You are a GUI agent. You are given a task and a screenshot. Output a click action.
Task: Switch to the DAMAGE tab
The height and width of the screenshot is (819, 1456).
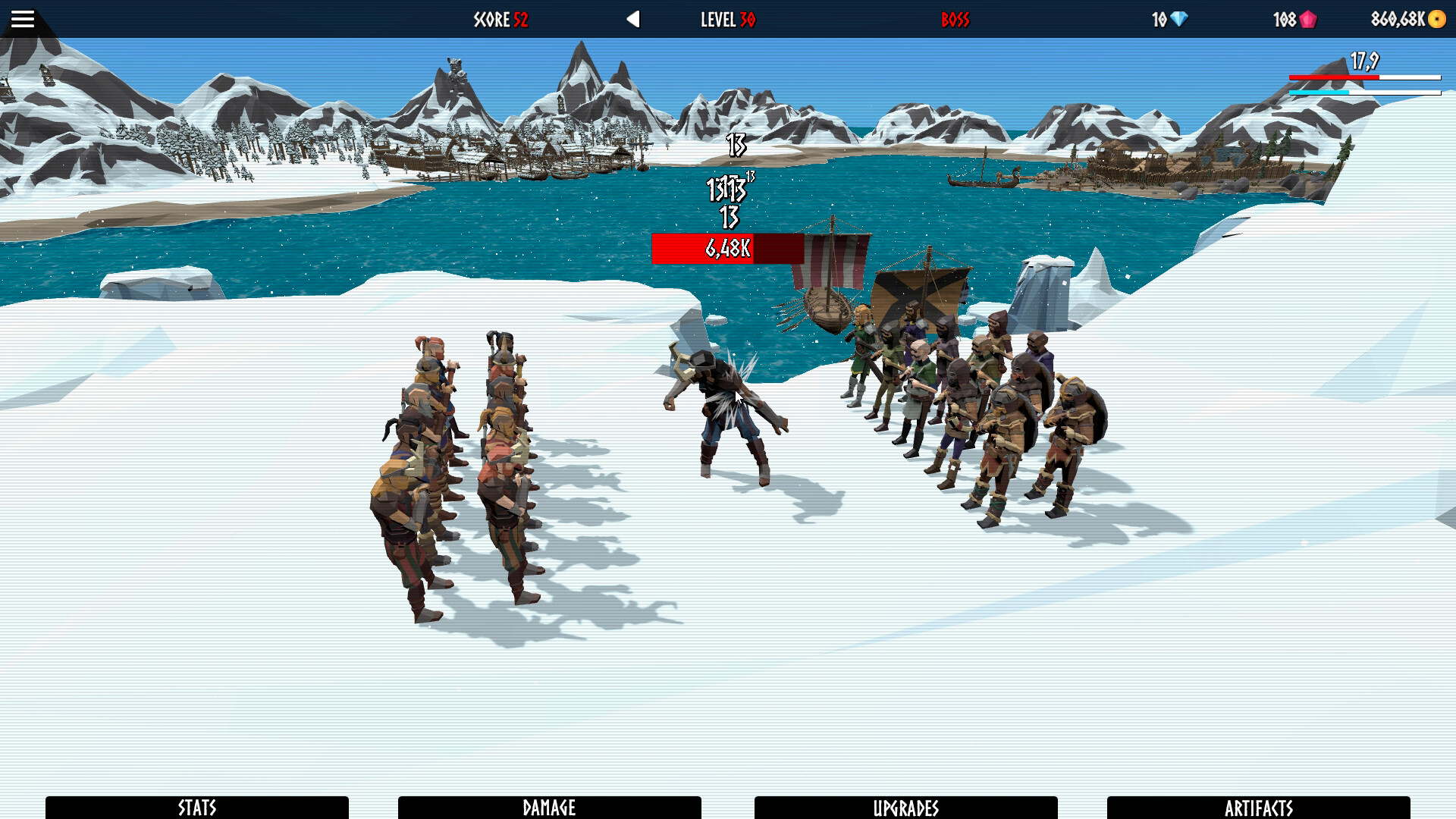click(x=551, y=808)
